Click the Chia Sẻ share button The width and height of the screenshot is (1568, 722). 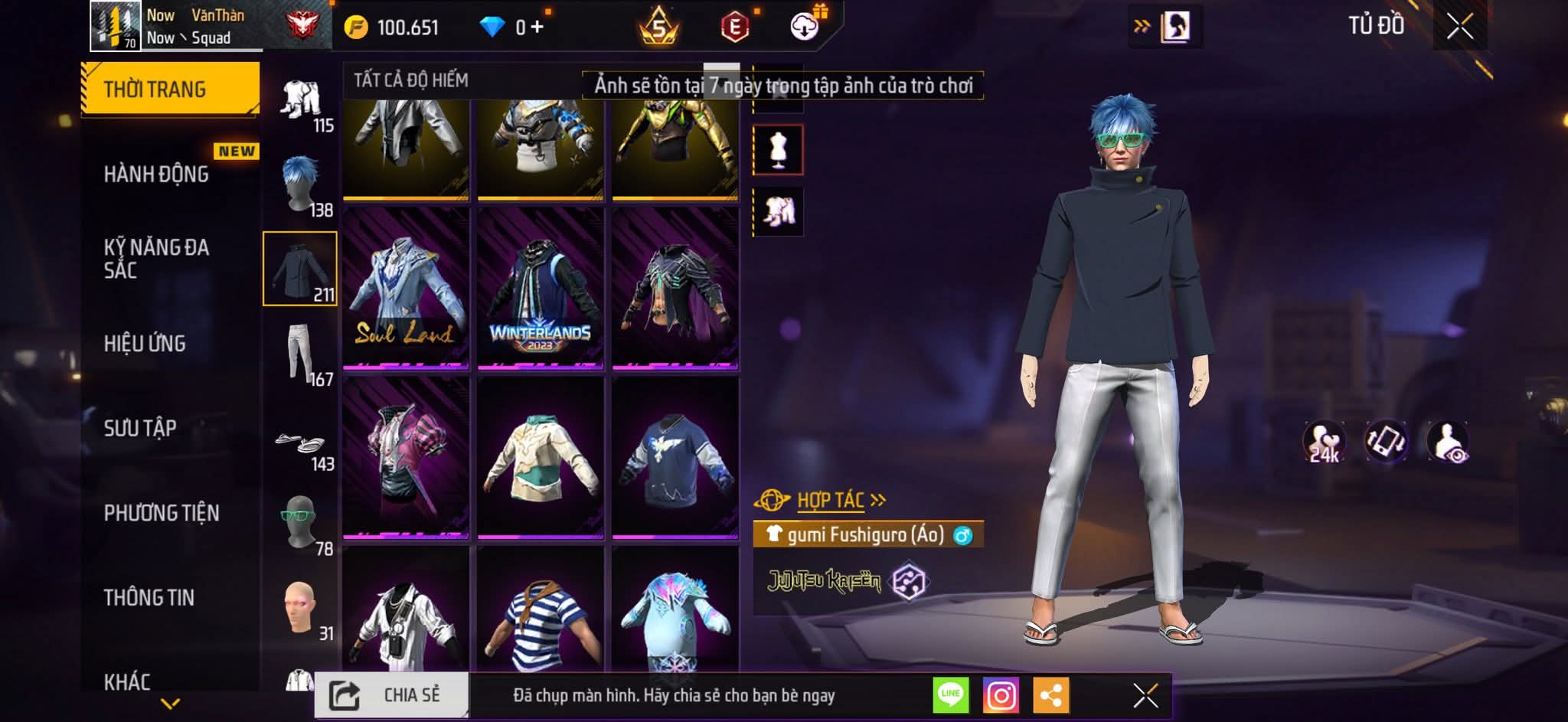coord(391,695)
